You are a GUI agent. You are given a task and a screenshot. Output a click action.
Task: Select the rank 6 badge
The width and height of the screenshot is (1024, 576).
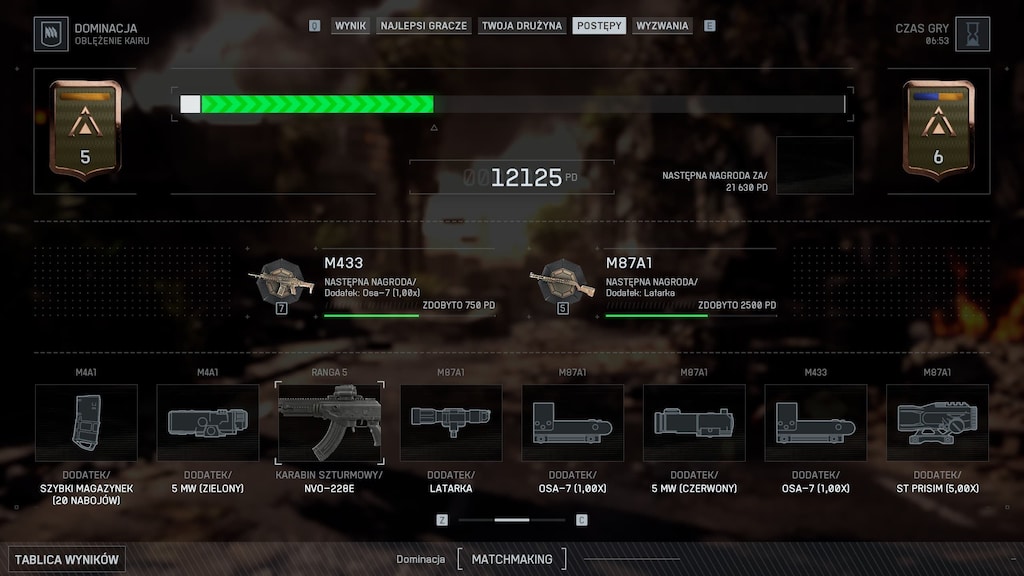coord(938,130)
